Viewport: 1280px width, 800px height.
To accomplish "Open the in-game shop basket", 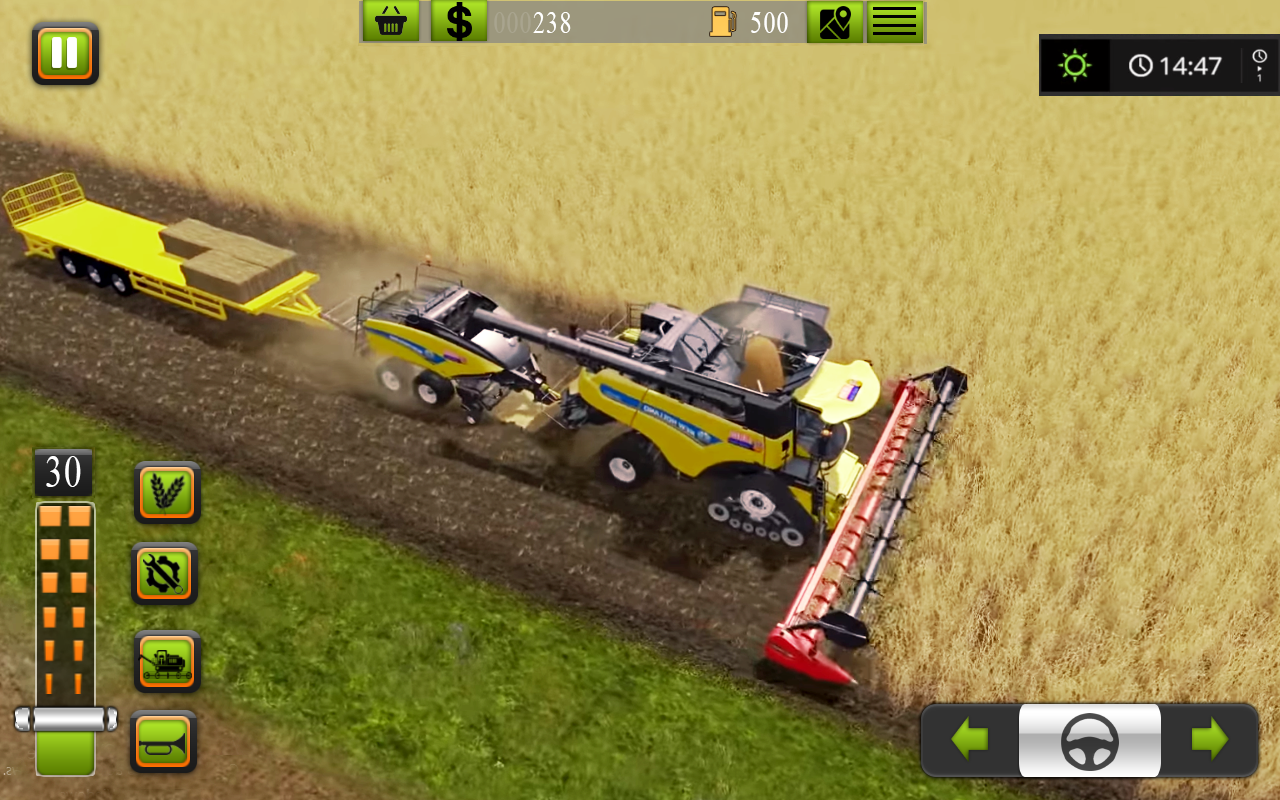I will point(392,20).
